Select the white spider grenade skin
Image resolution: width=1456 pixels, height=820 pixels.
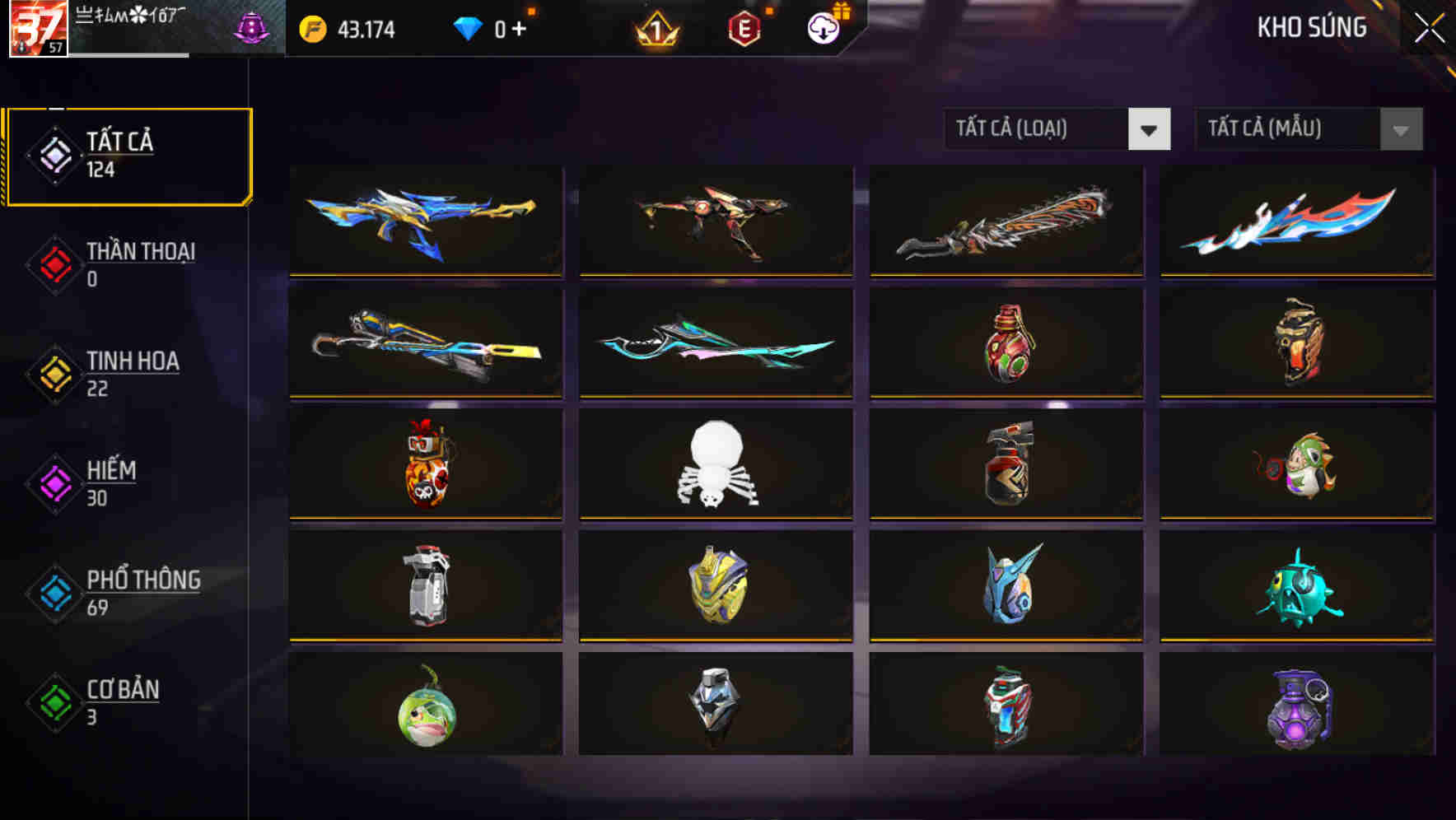716,466
